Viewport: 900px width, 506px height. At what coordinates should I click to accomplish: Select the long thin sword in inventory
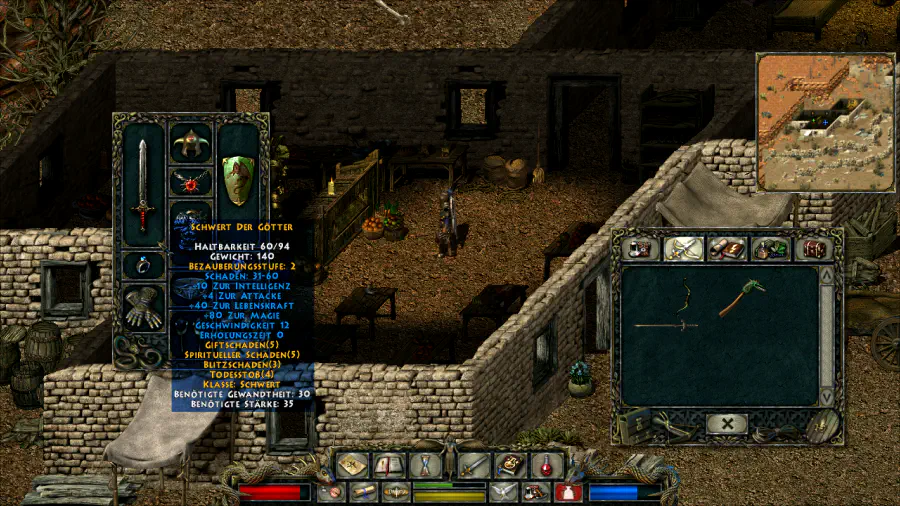coord(667,325)
